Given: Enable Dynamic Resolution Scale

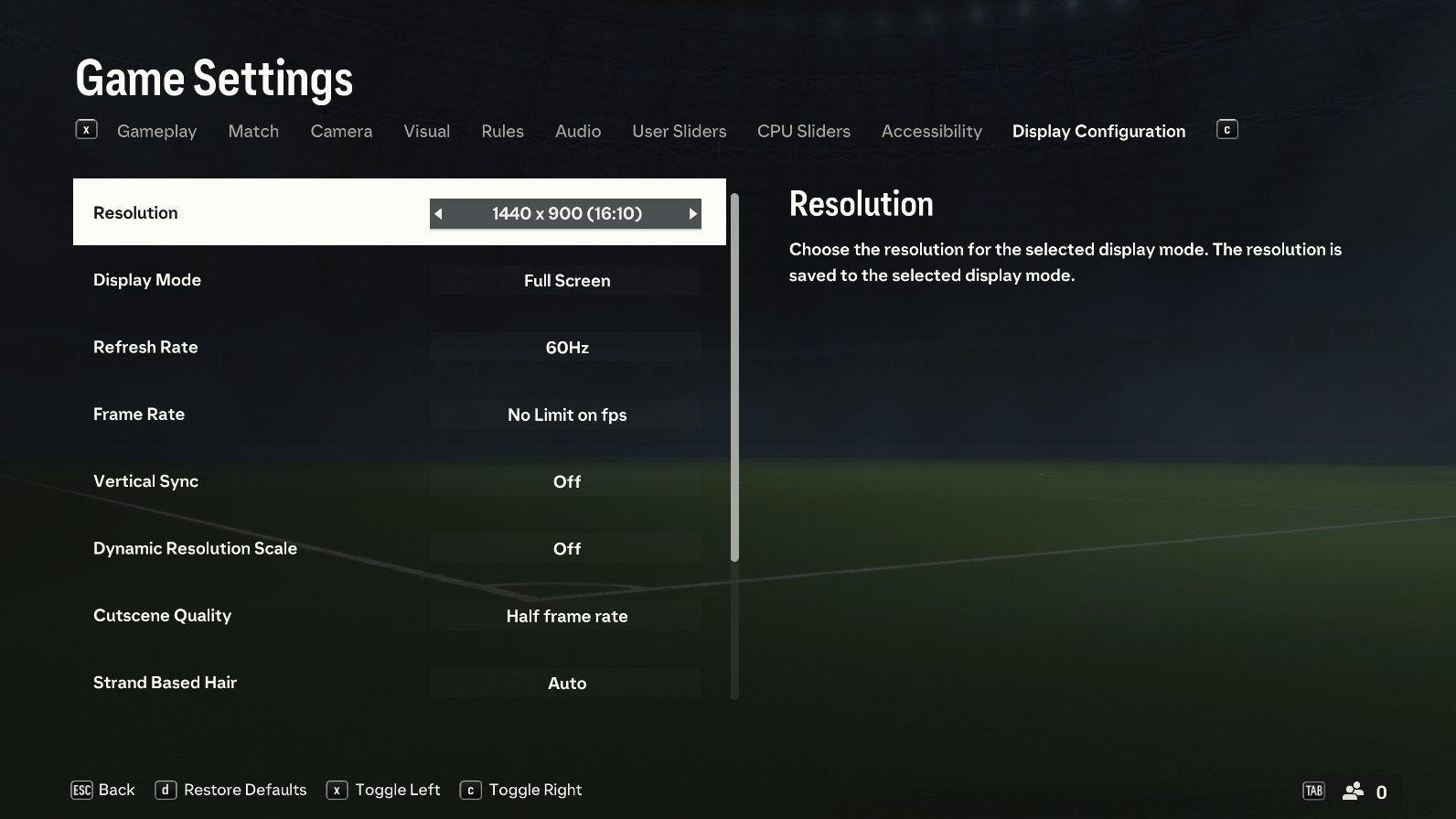Looking at the screenshot, I should pos(565,548).
